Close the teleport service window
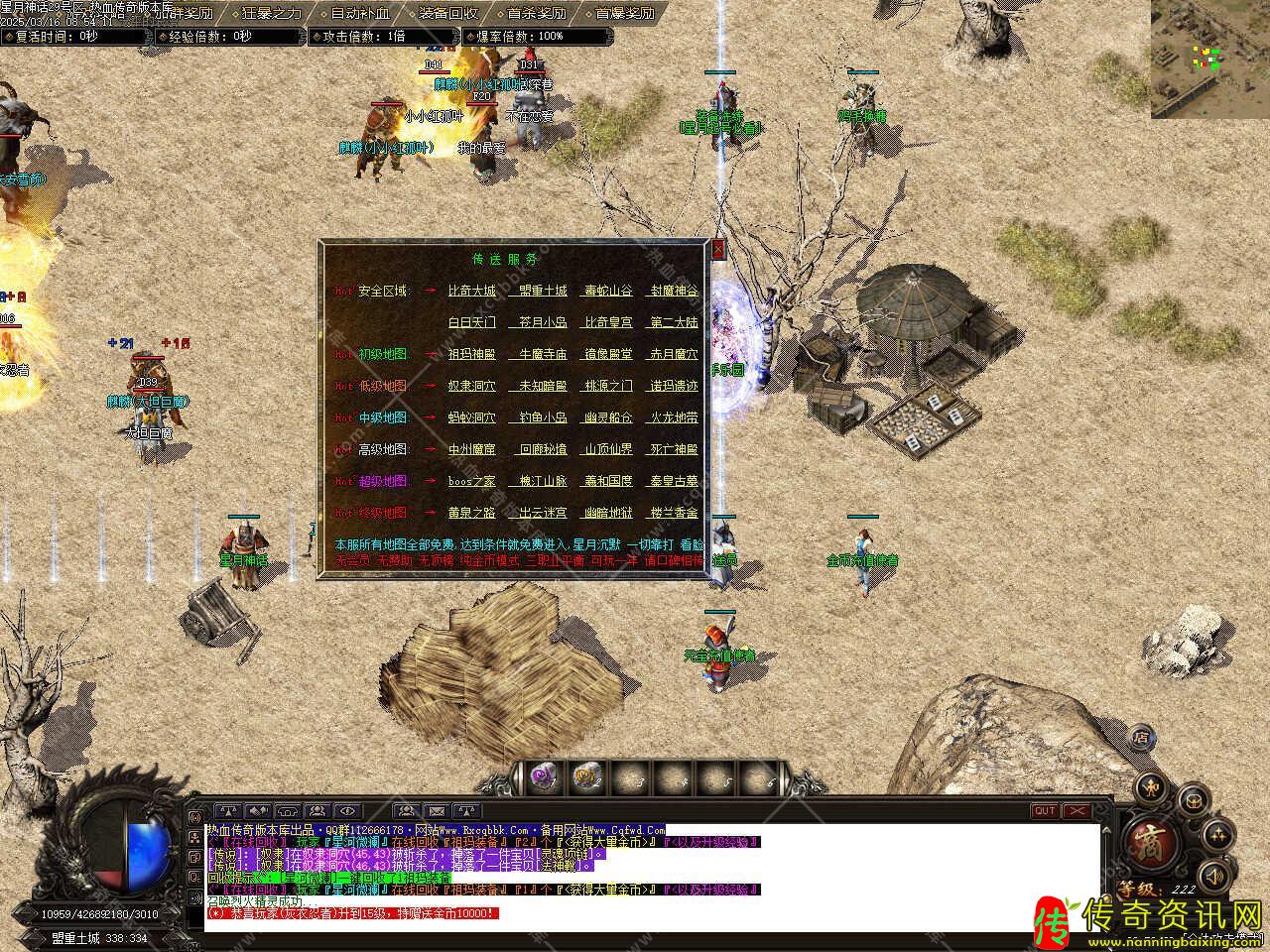 tap(718, 249)
